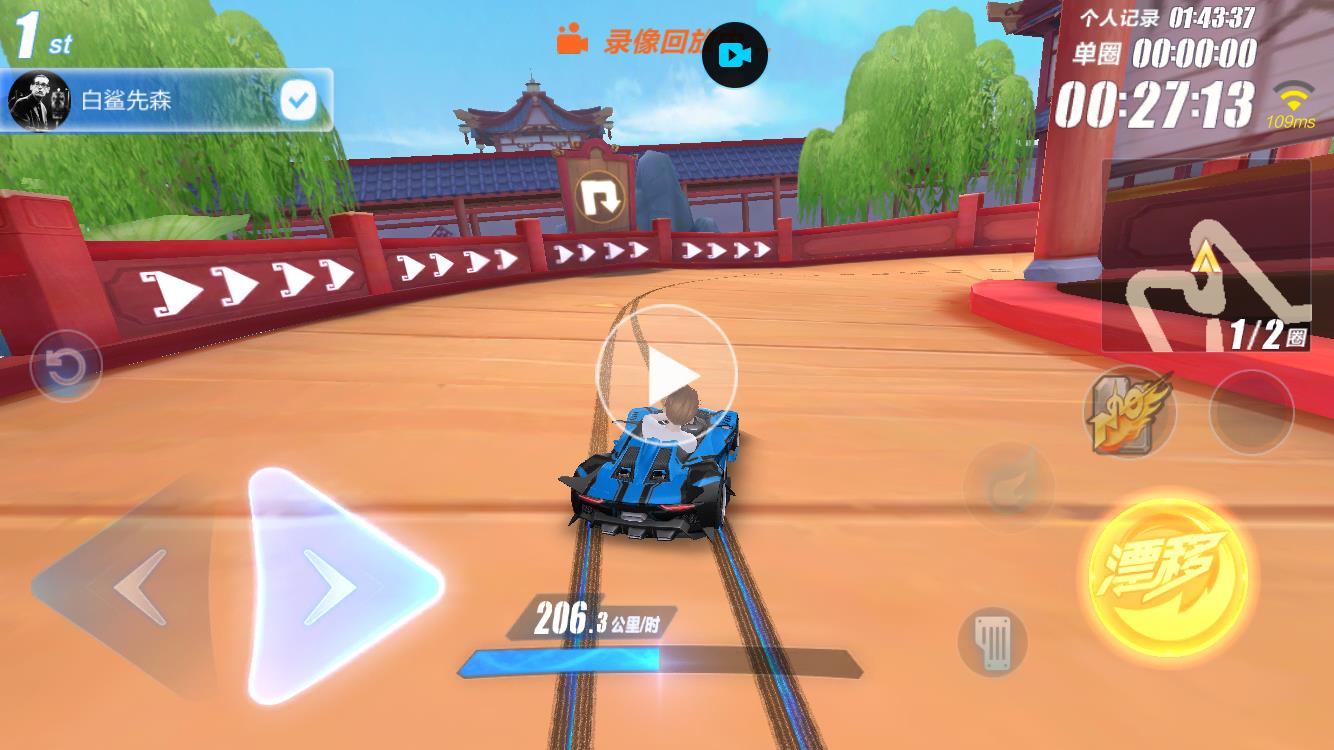
Task: Play the paused replay video
Action: tap(666, 375)
